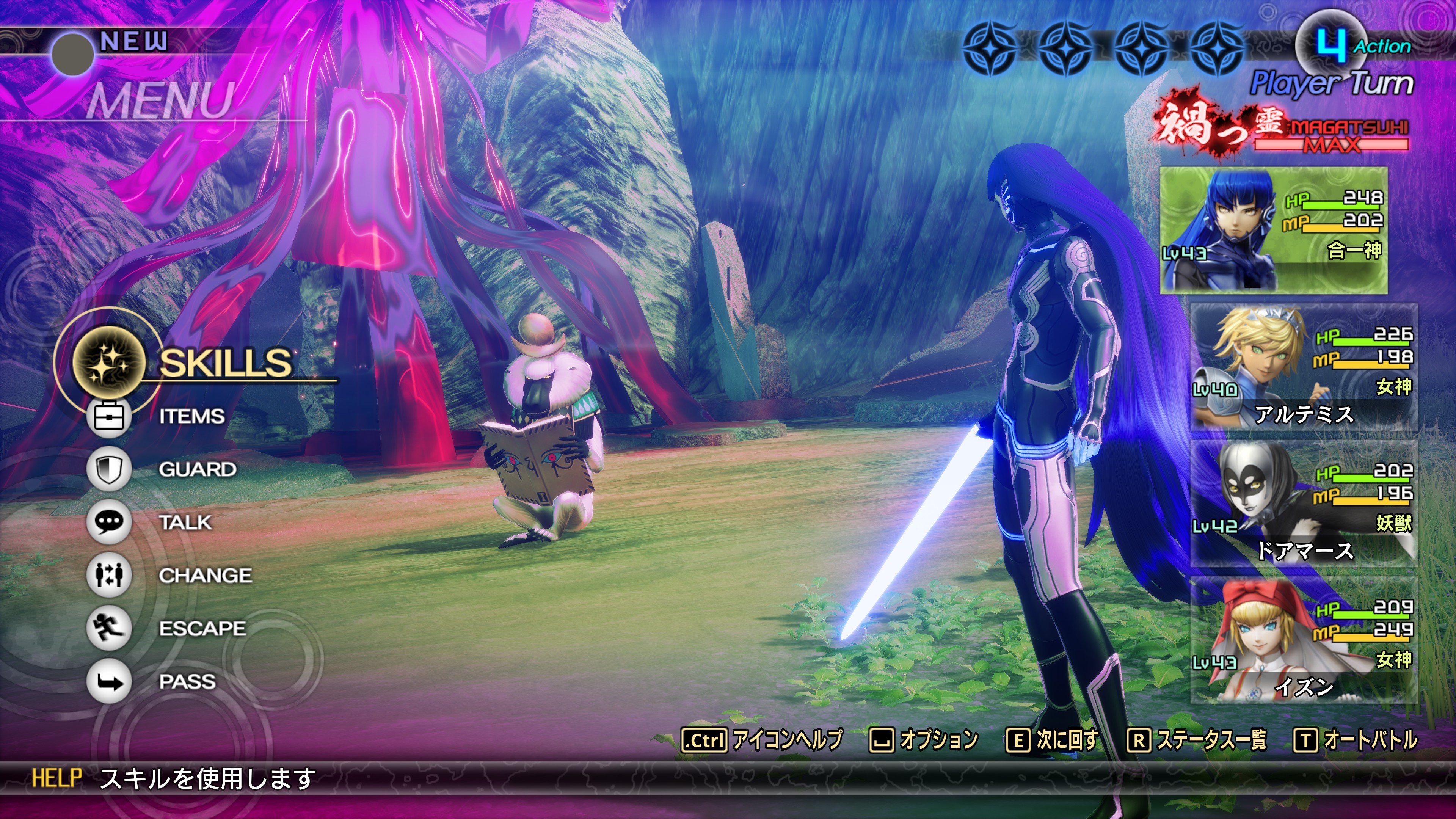
Task: Click the speech bubble TALK icon
Action: point(109,522)
